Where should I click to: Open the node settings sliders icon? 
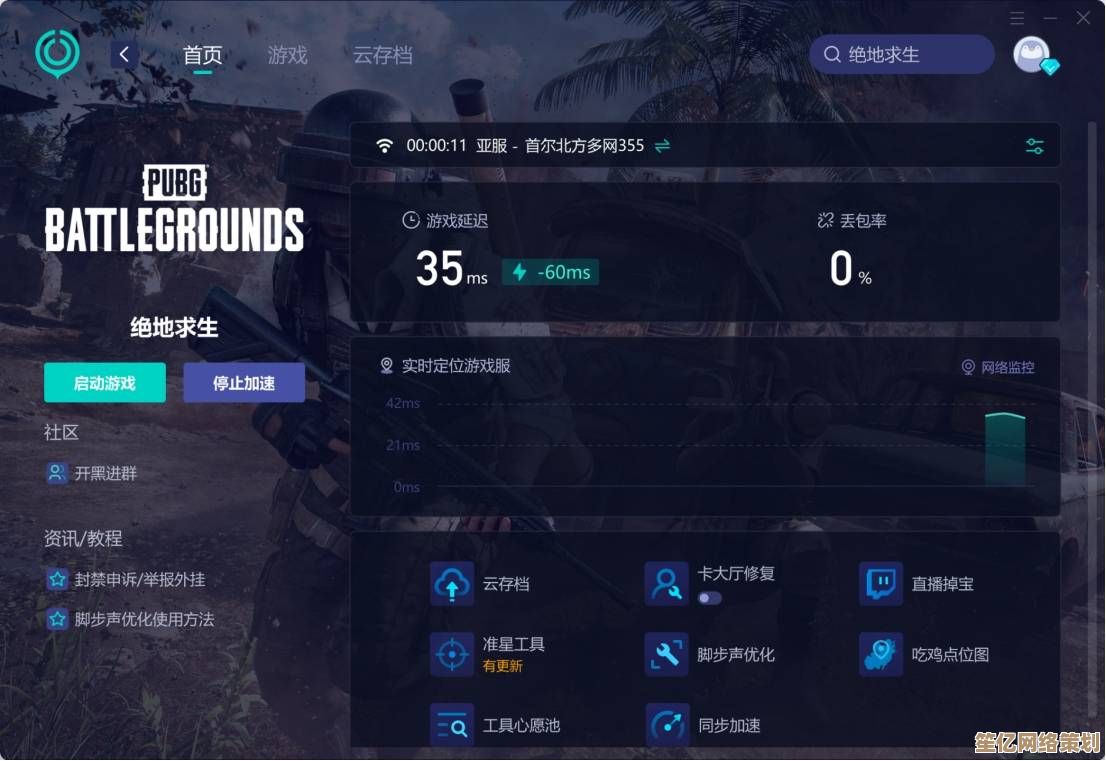coord(1035,146)
